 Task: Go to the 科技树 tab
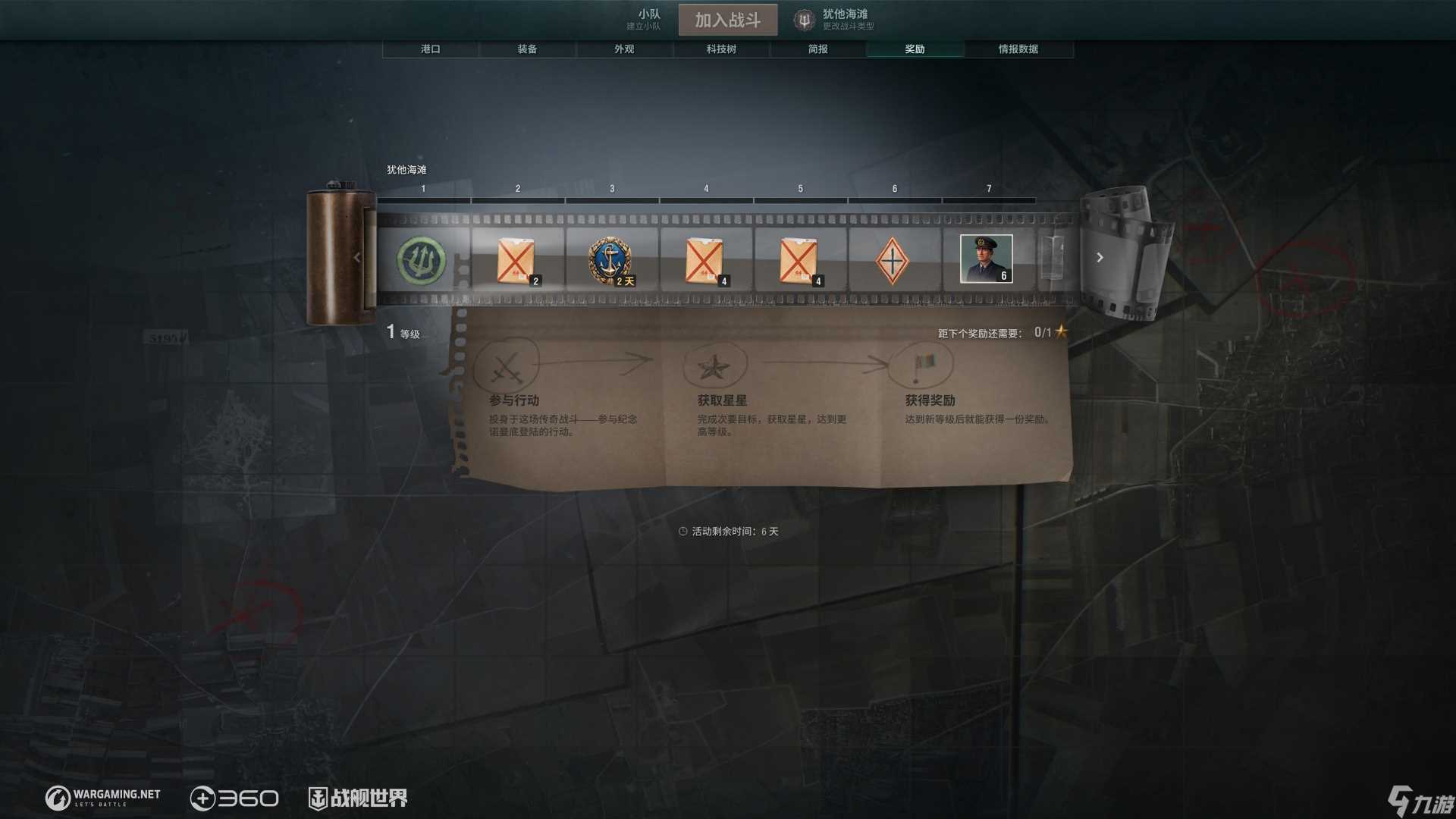(x=721, y=49)
